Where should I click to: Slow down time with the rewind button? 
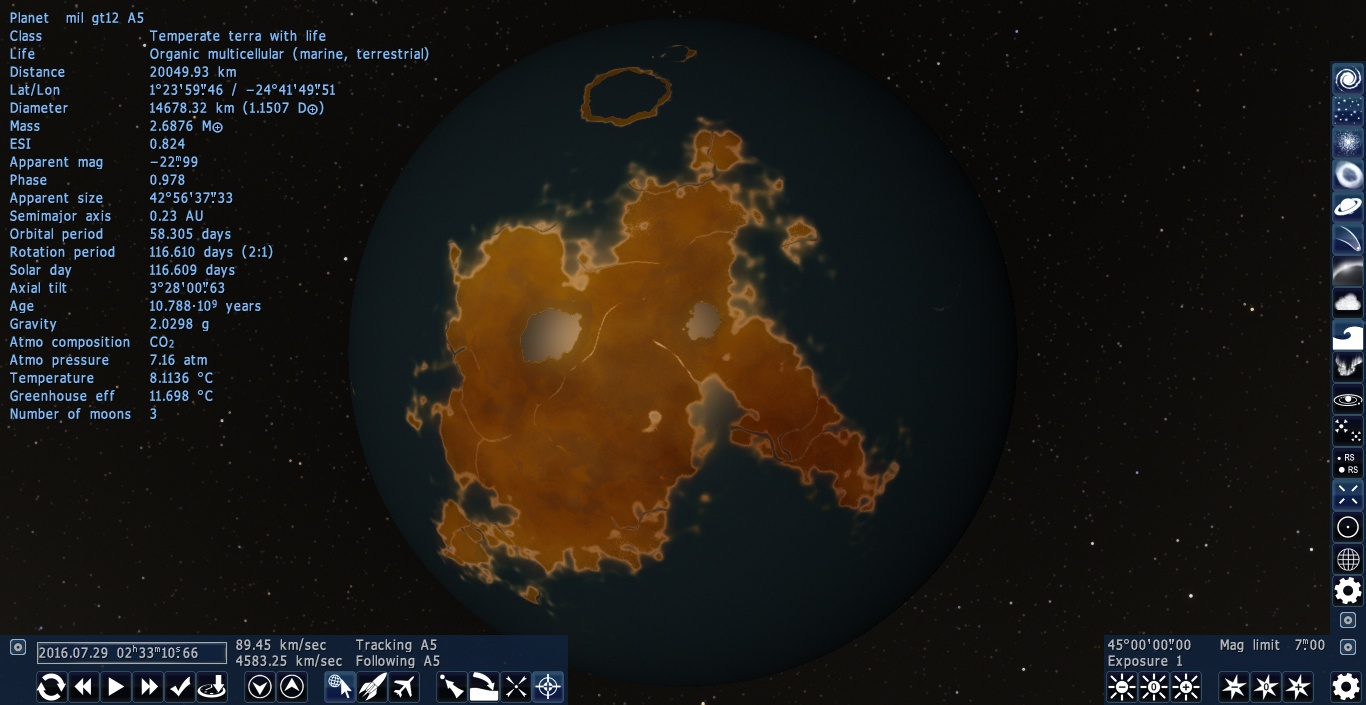point(84,687)
